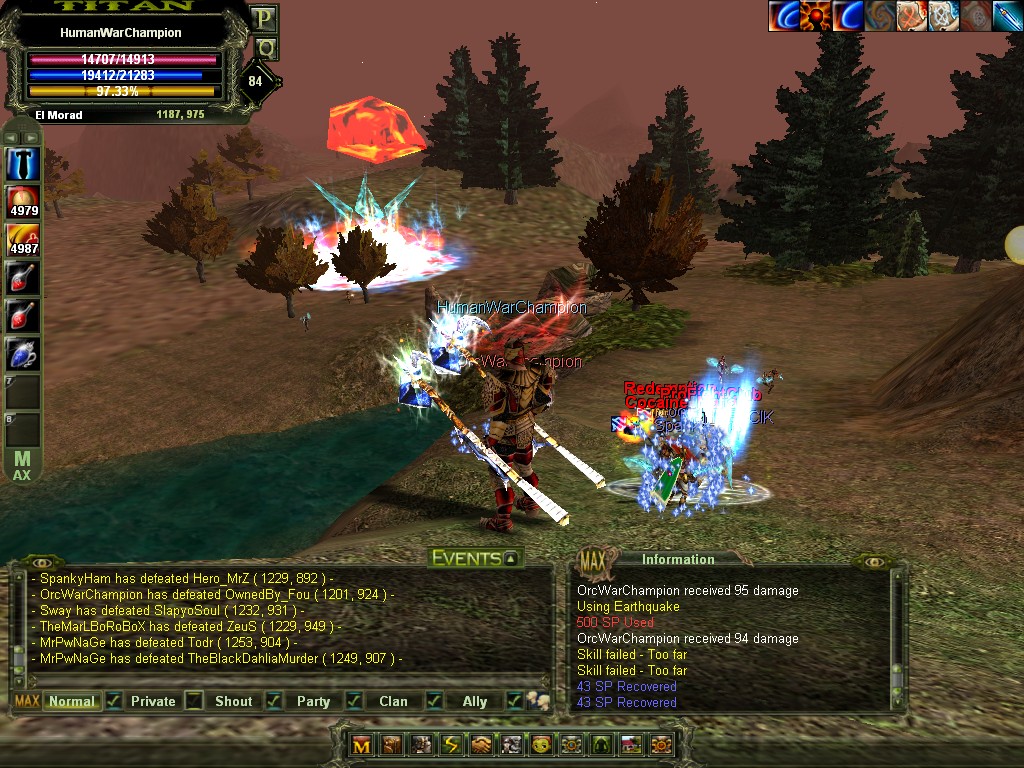Toggle the Shout chat checkbox
Screen dimensions: 1024x768
point(273,701)
